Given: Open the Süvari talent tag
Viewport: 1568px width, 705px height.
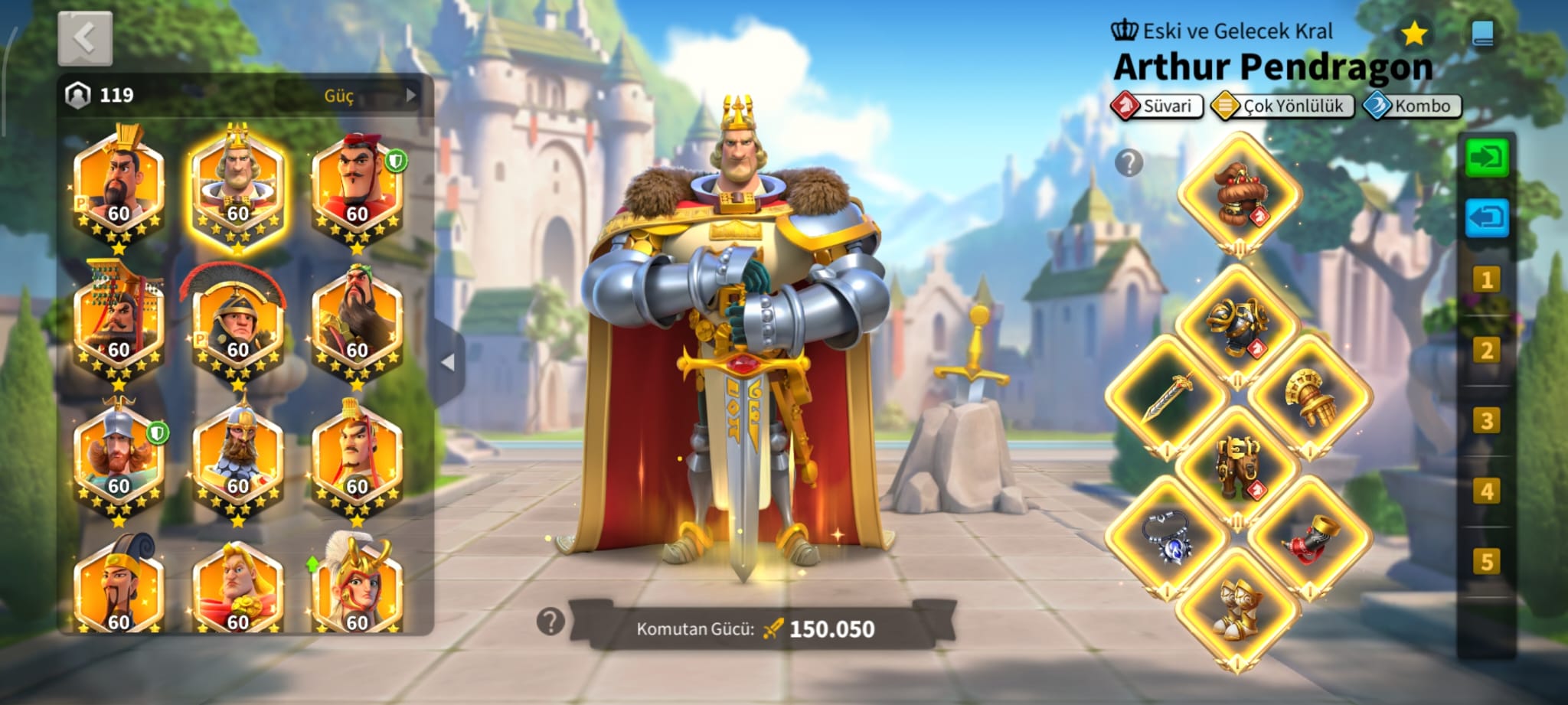Looking at the screenshot, I should 1157,106.
